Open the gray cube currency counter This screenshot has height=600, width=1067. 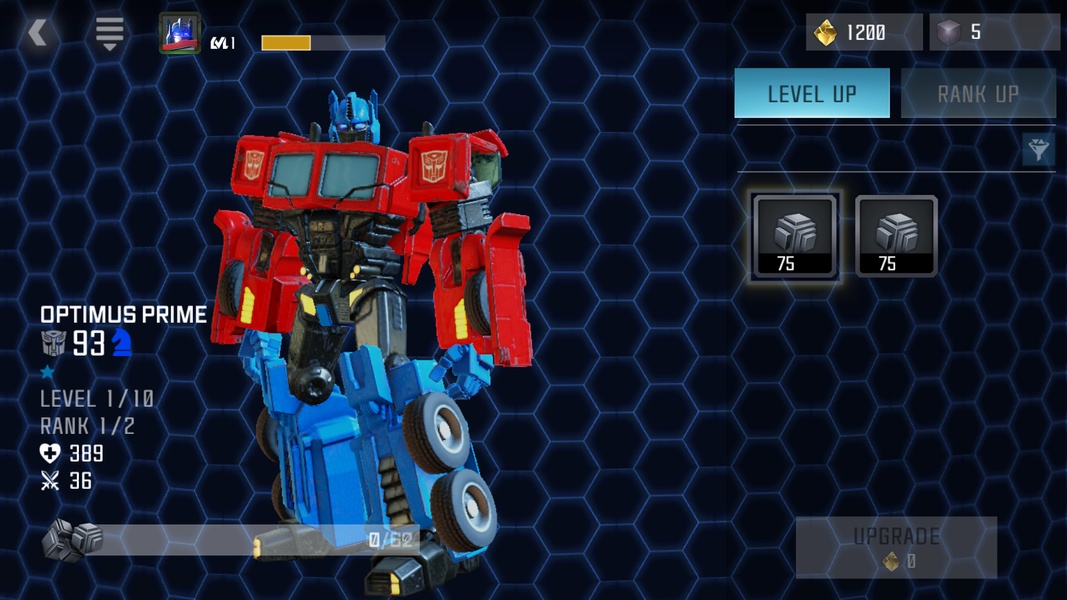(993, 33)
